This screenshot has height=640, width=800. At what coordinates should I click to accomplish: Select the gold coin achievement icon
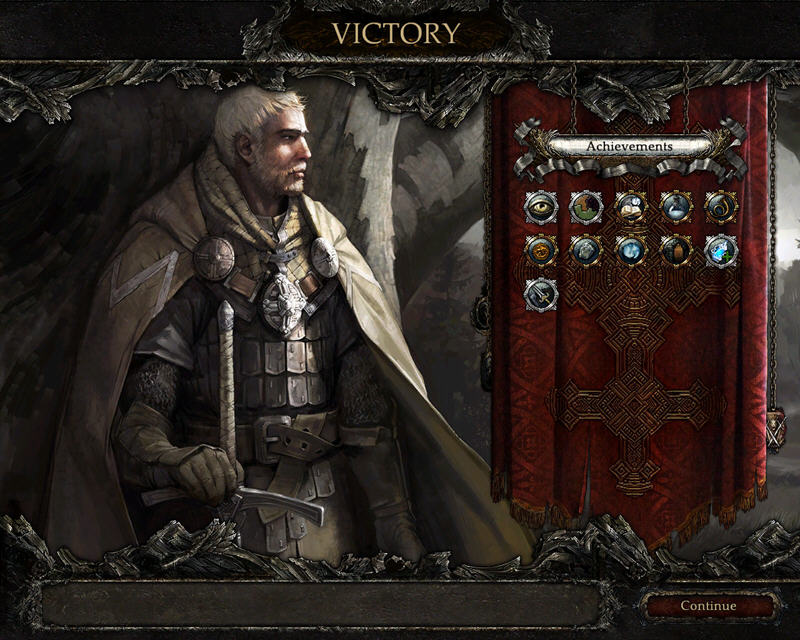(540, 250)
